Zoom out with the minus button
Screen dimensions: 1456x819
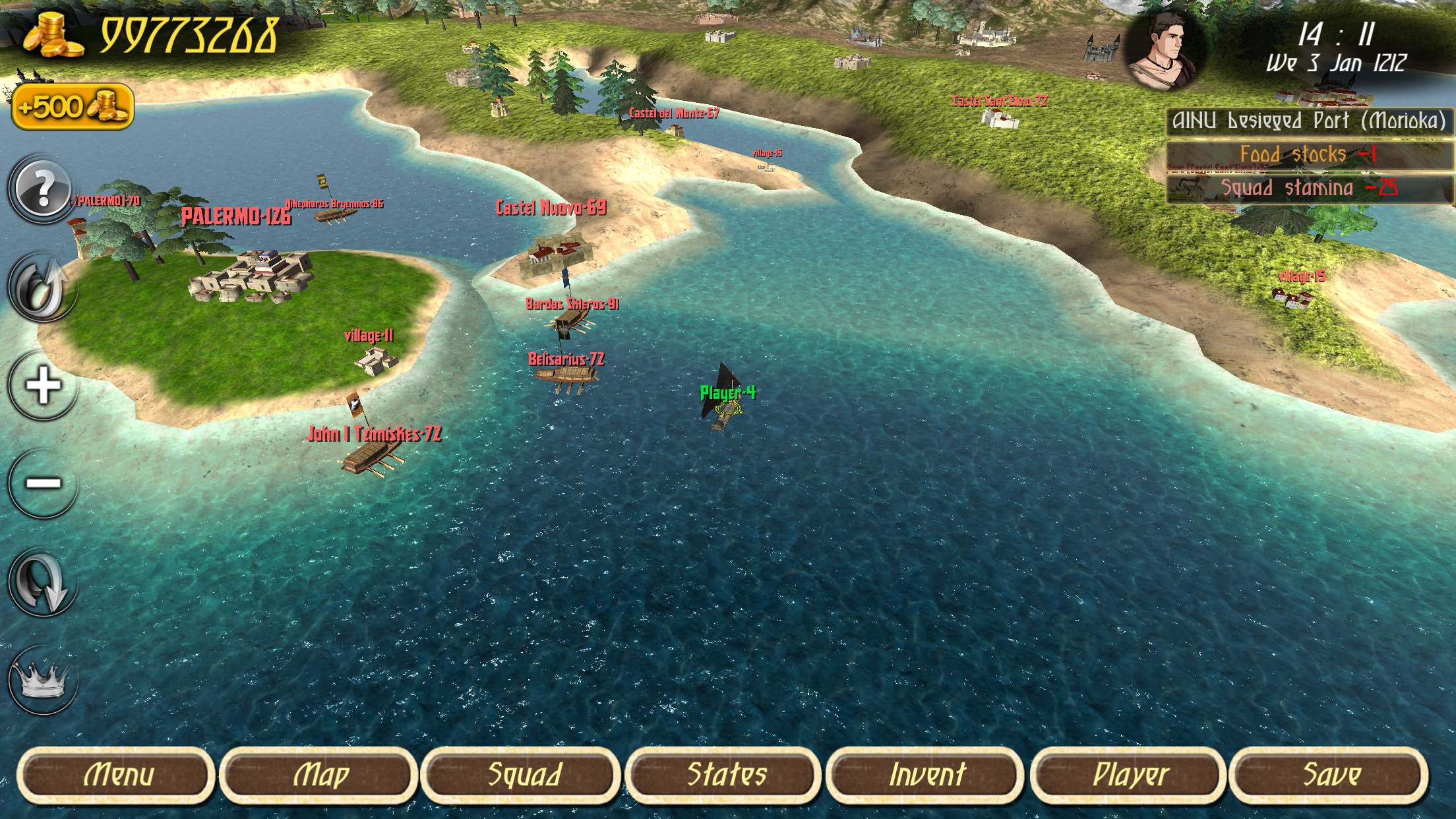click(x=43, y=483)
